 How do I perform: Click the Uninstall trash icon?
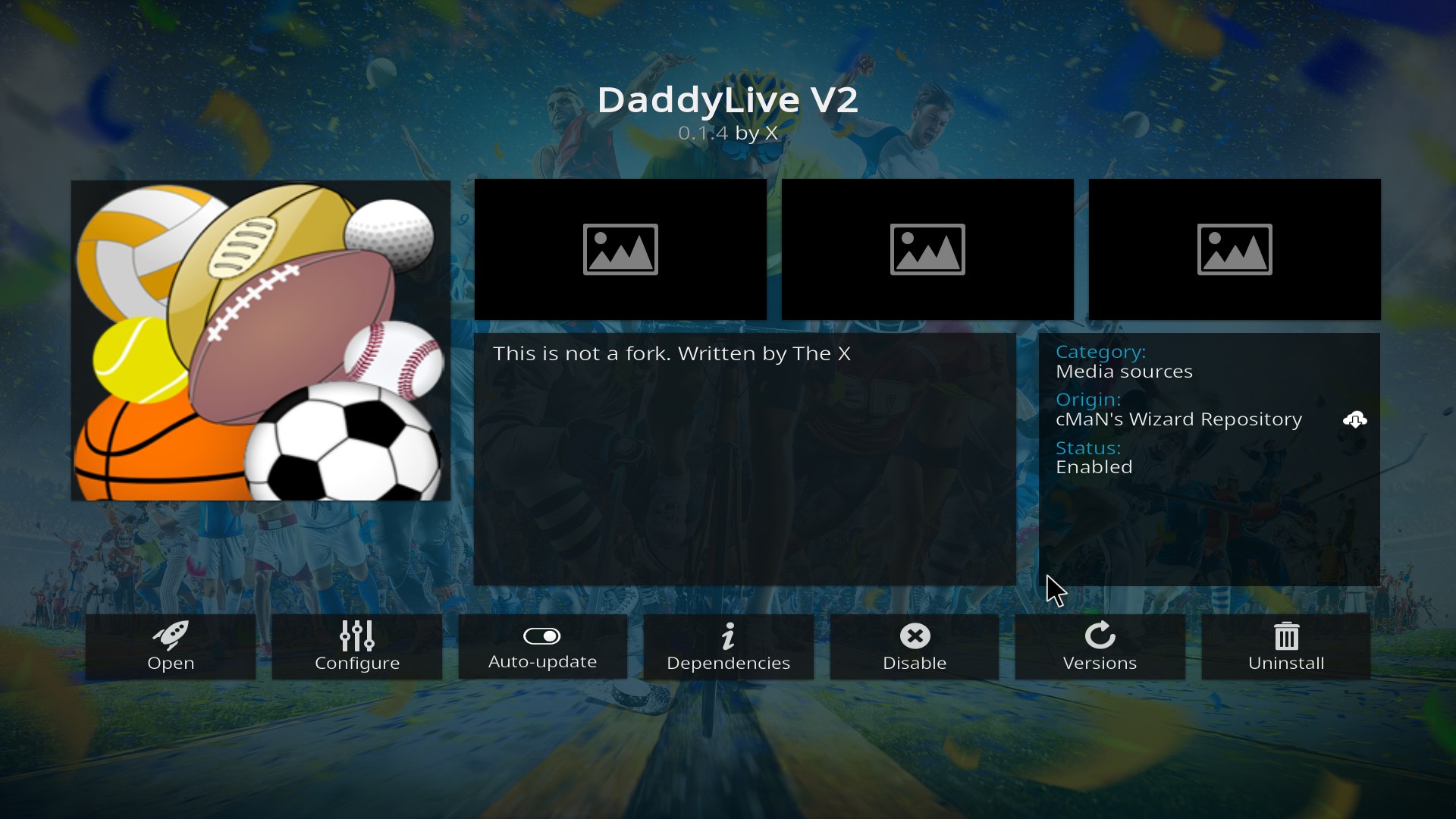(1285, 637)
